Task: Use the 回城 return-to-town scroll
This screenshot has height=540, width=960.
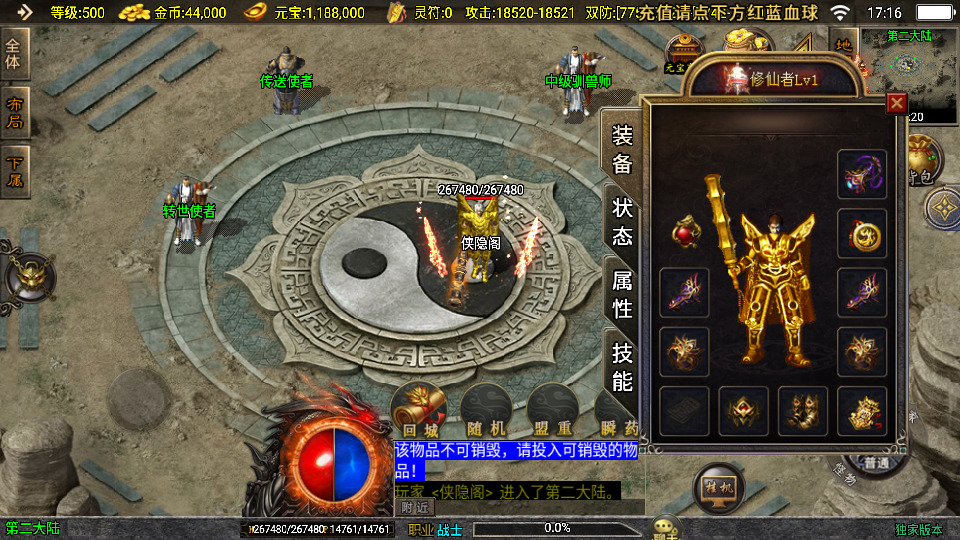Action: (x=419, y=410)
